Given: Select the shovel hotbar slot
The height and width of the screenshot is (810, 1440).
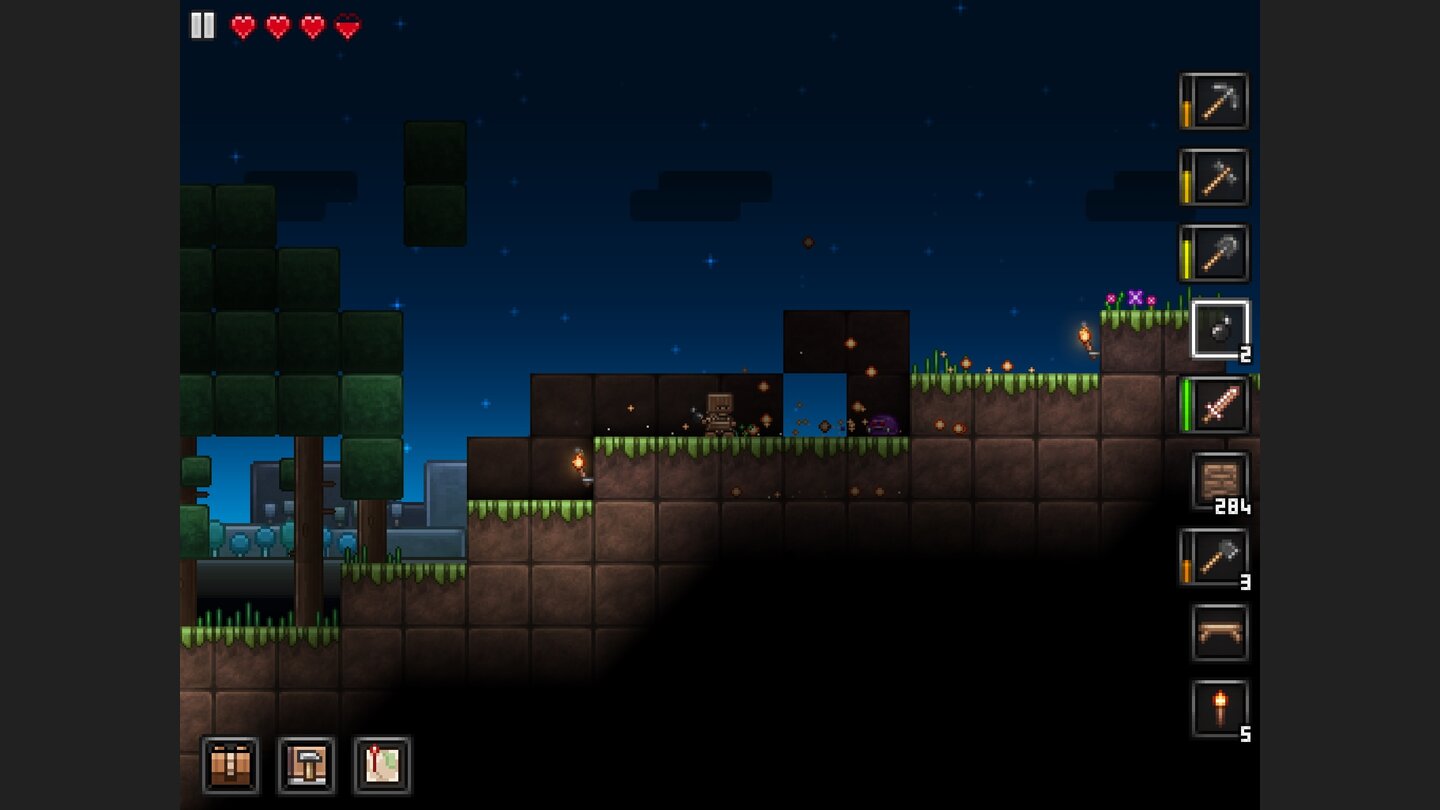Looking at the screenshot, I should [1219, 253].
